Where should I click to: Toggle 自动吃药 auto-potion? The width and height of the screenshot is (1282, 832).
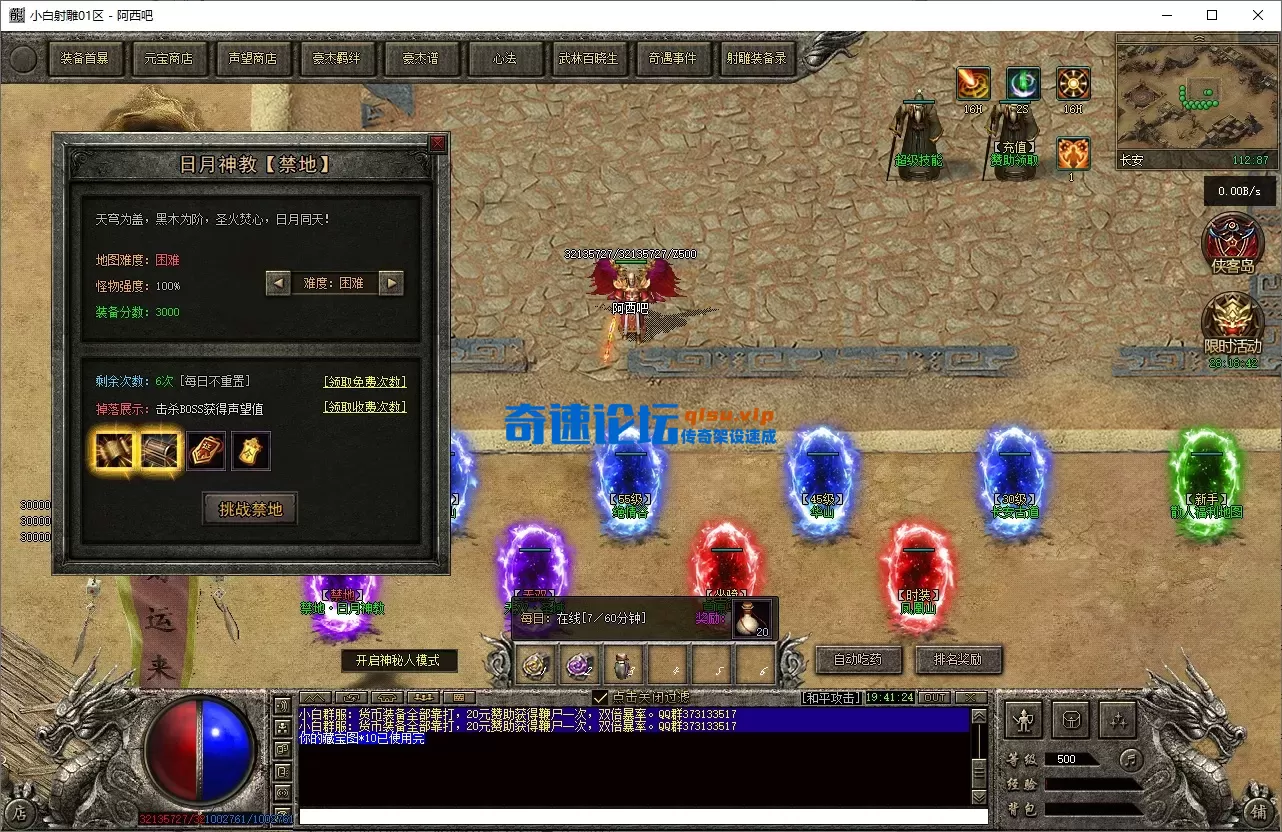tap(859, 660)
